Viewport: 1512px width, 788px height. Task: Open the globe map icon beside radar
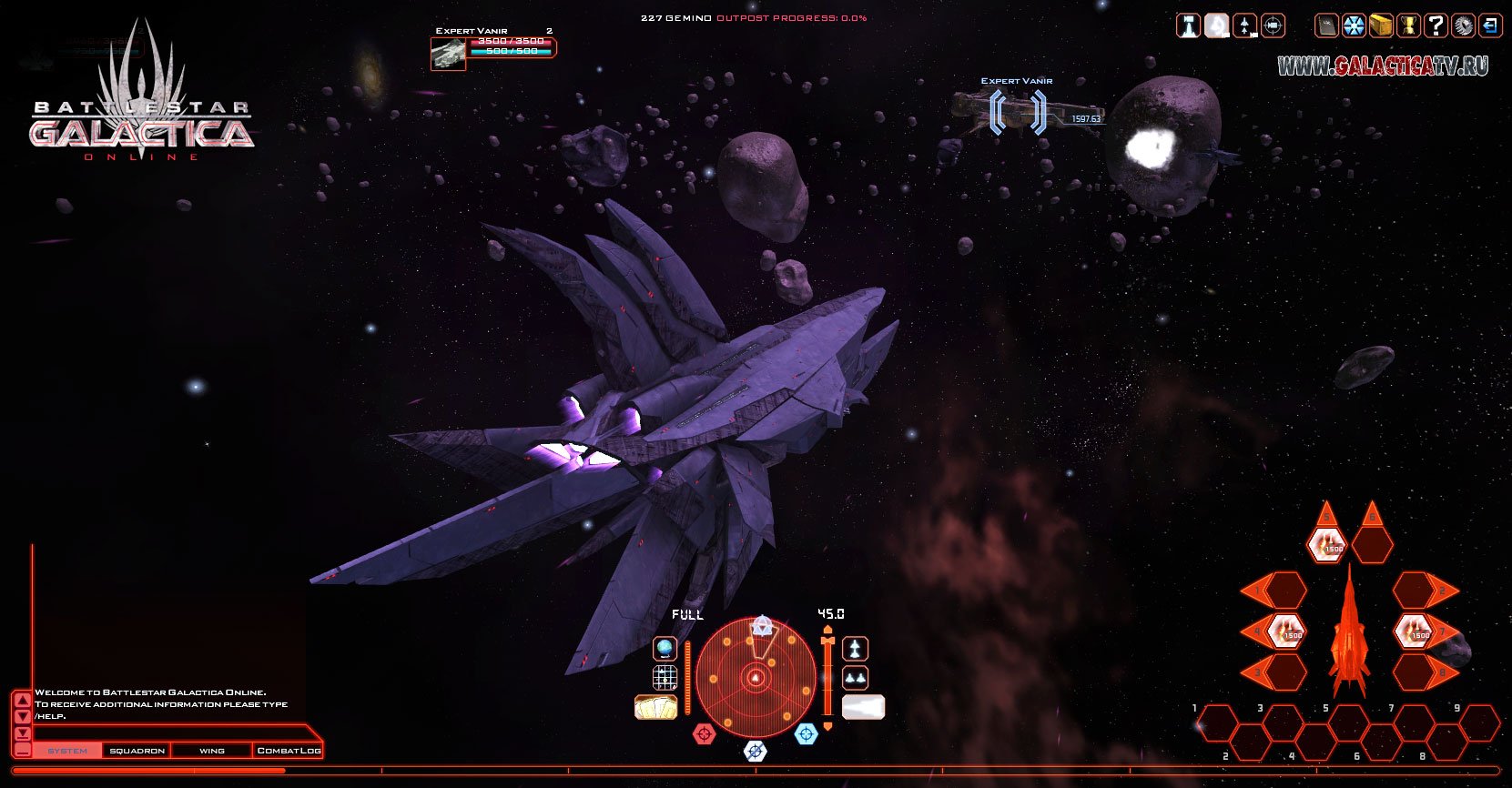pos(665,649)
